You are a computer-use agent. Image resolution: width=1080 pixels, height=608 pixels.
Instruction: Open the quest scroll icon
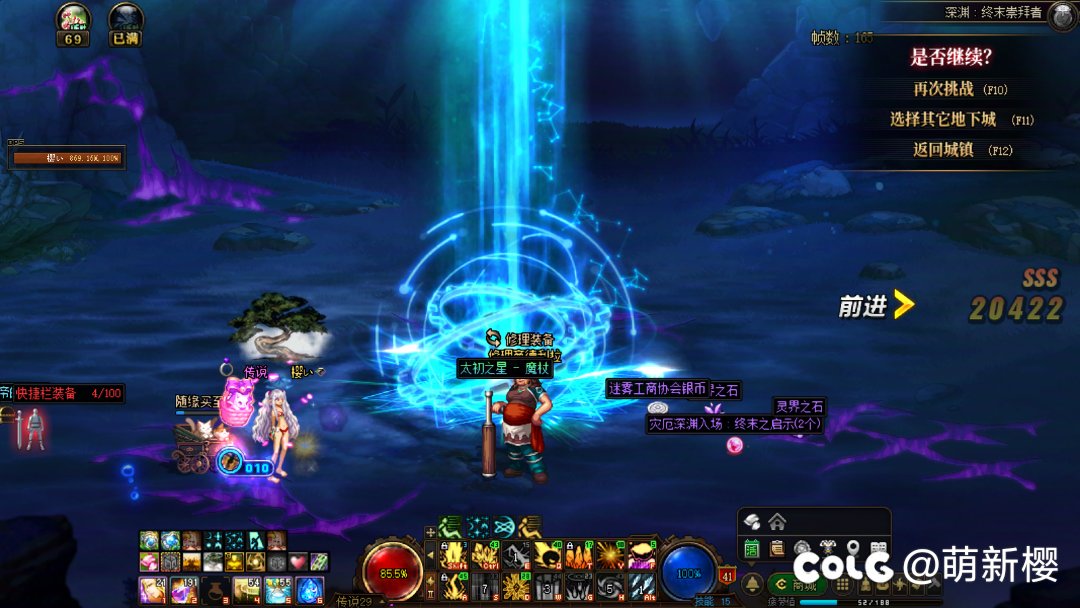coord(776,549)
